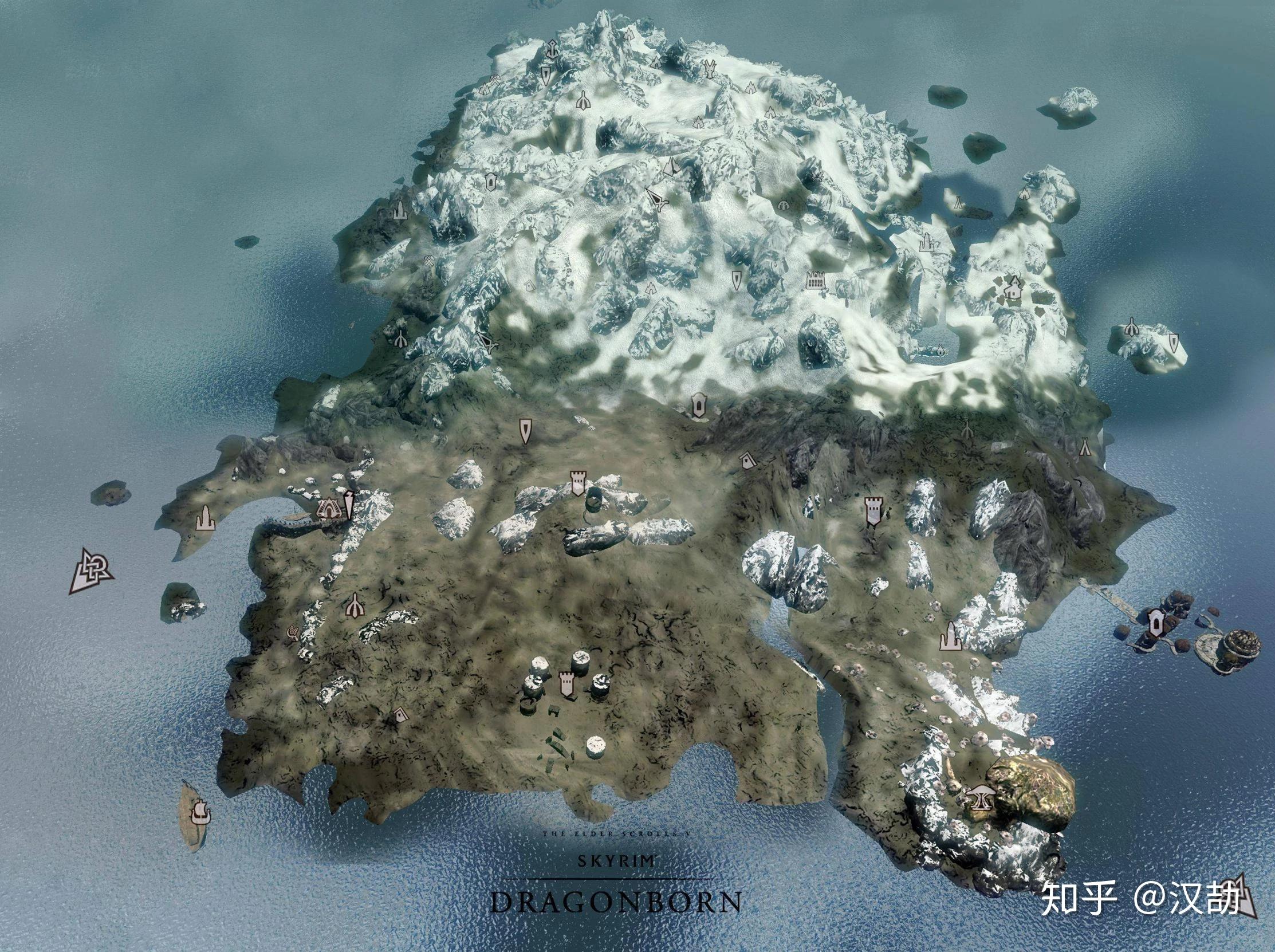Select the fort marker among the round stone towers
Viewport: 1275px width, 952px height.
coord(566,685)
